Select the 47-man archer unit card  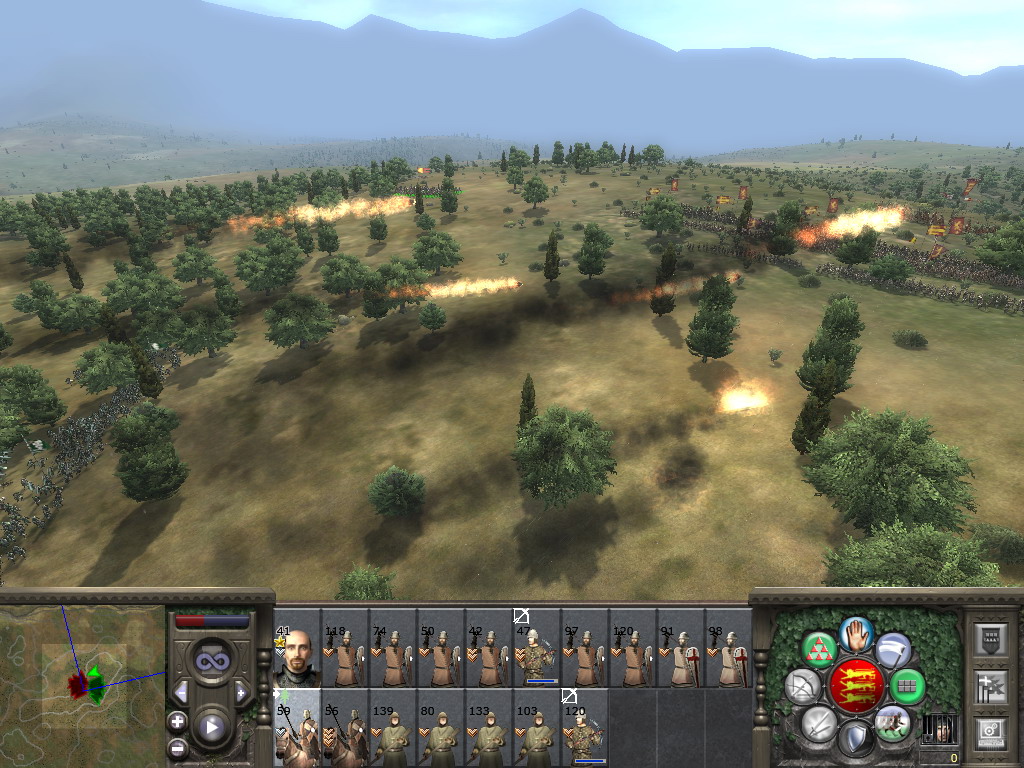[537, 648]
